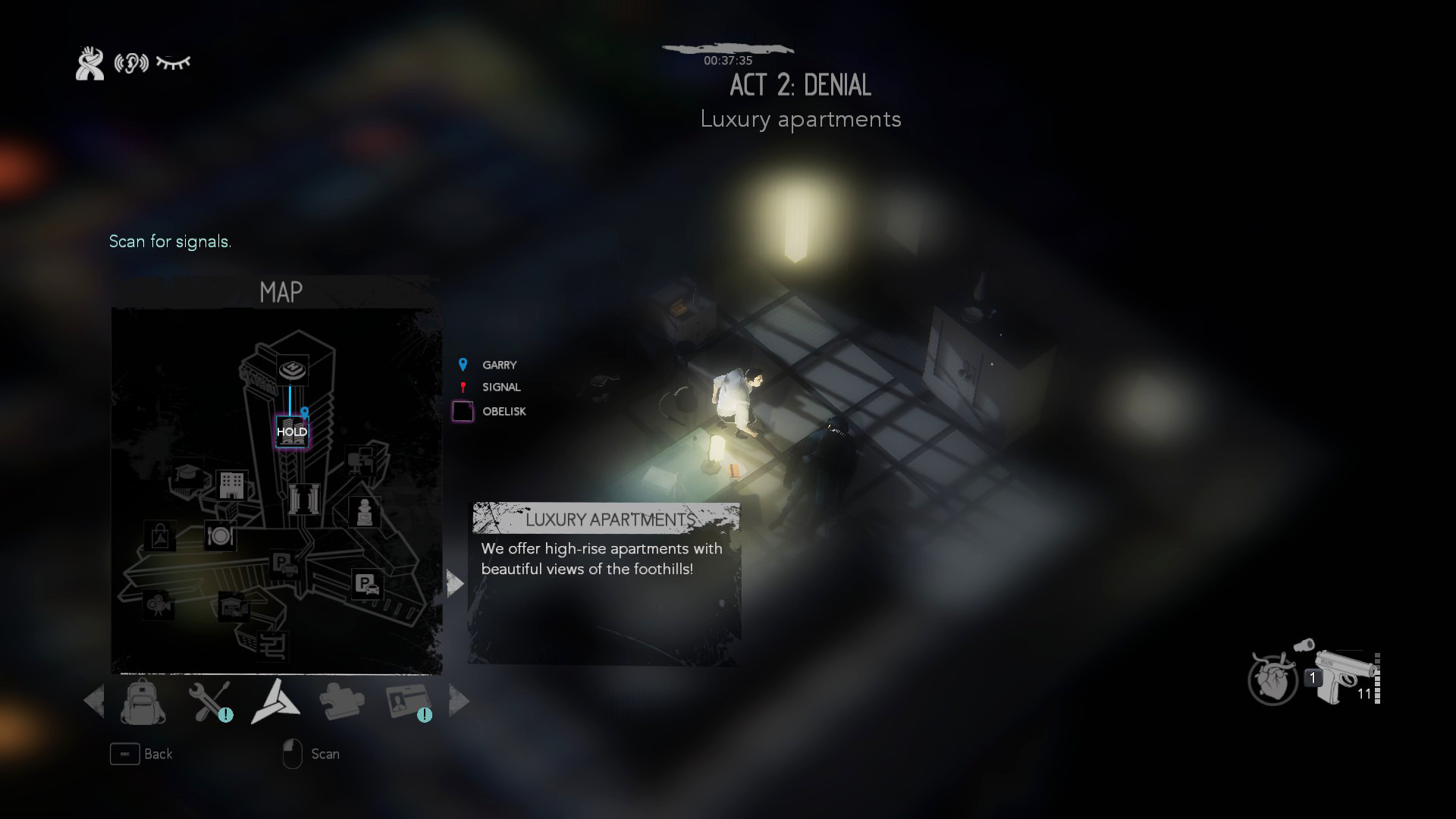Viewport: 1456px width, 819px height.
Task: Select the museum columns icon on the map
Action: click(x=303, y=498)
